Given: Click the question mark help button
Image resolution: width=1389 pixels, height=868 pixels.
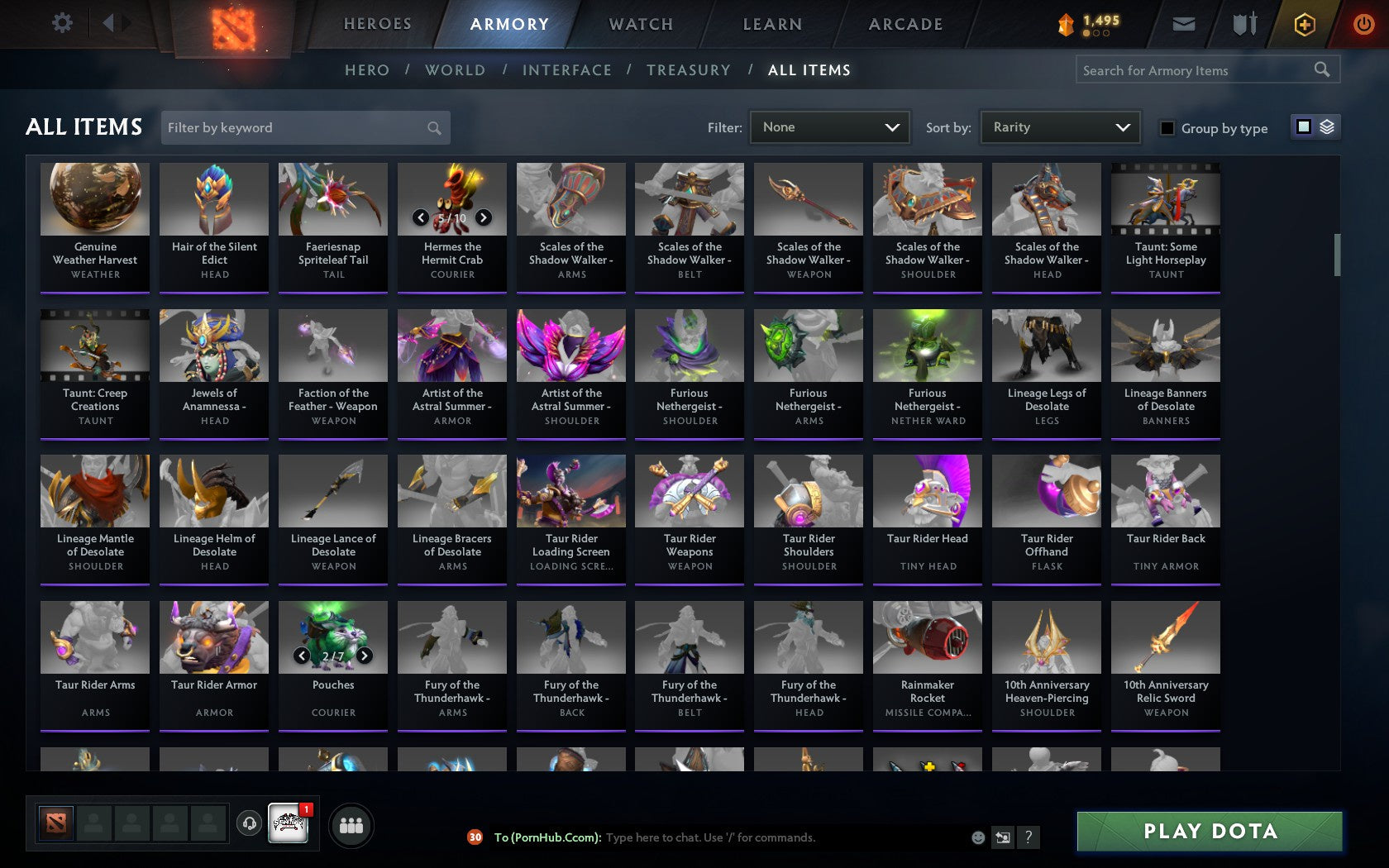Looking at the screenshot, I should [1028, 837].
